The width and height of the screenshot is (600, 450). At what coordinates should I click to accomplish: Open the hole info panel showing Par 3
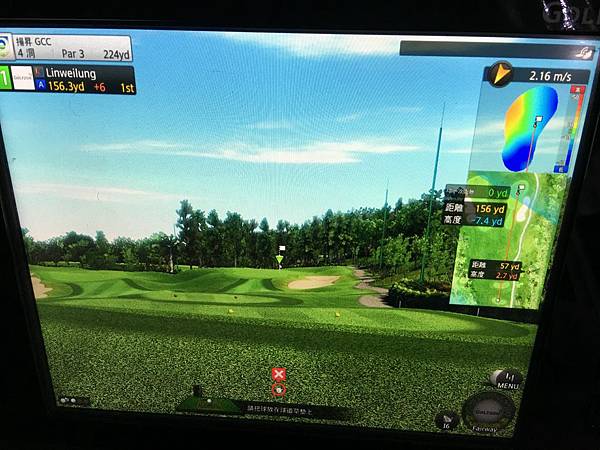coord(70,47)
